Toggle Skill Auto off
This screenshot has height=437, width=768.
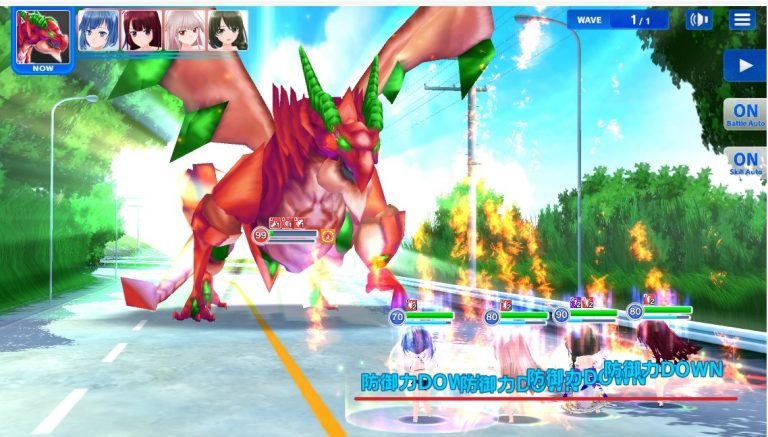[x=745, y=162]
